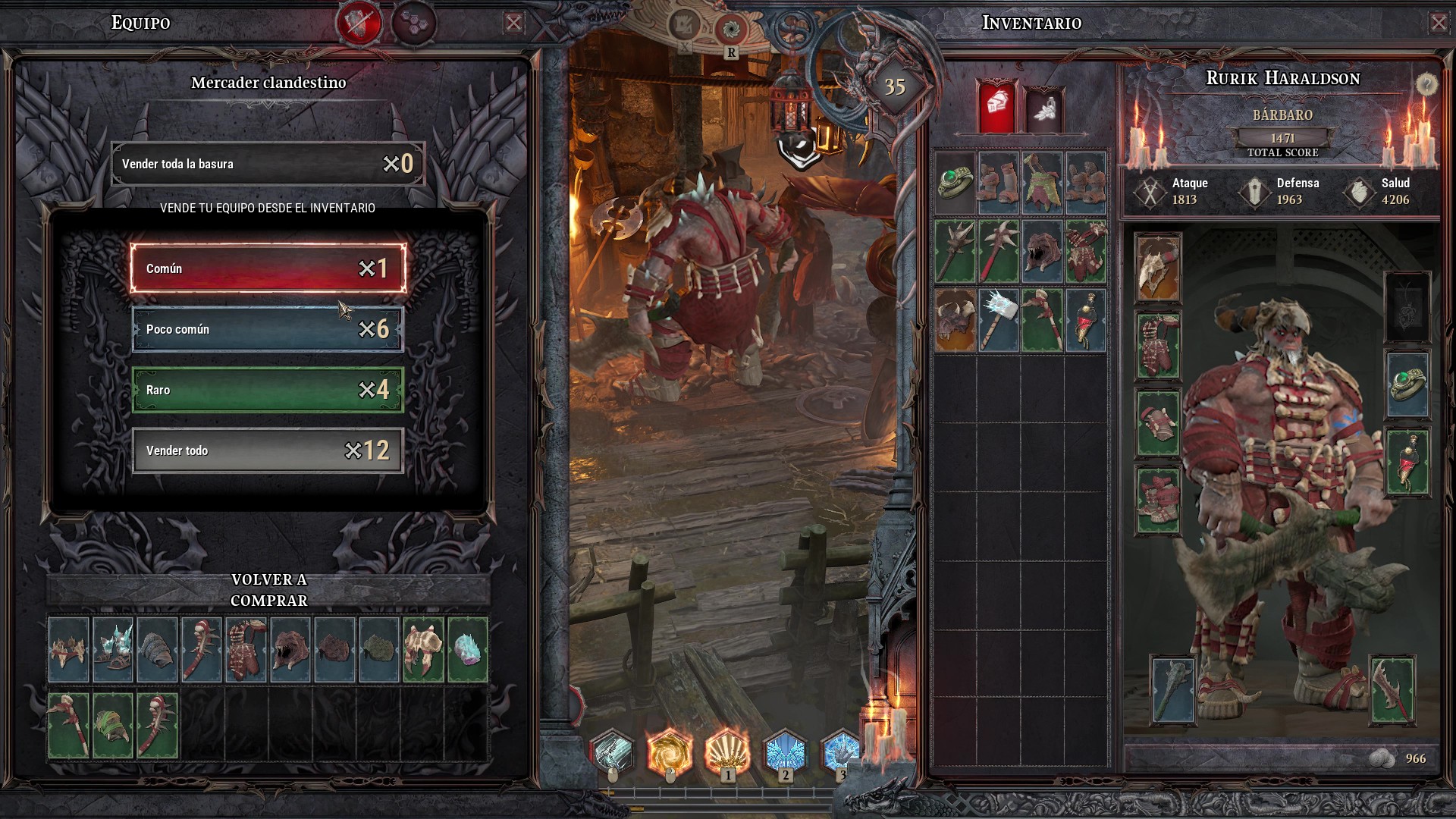
Task: Select the equipped green ring slot
Action: [x=1407, y=384]
